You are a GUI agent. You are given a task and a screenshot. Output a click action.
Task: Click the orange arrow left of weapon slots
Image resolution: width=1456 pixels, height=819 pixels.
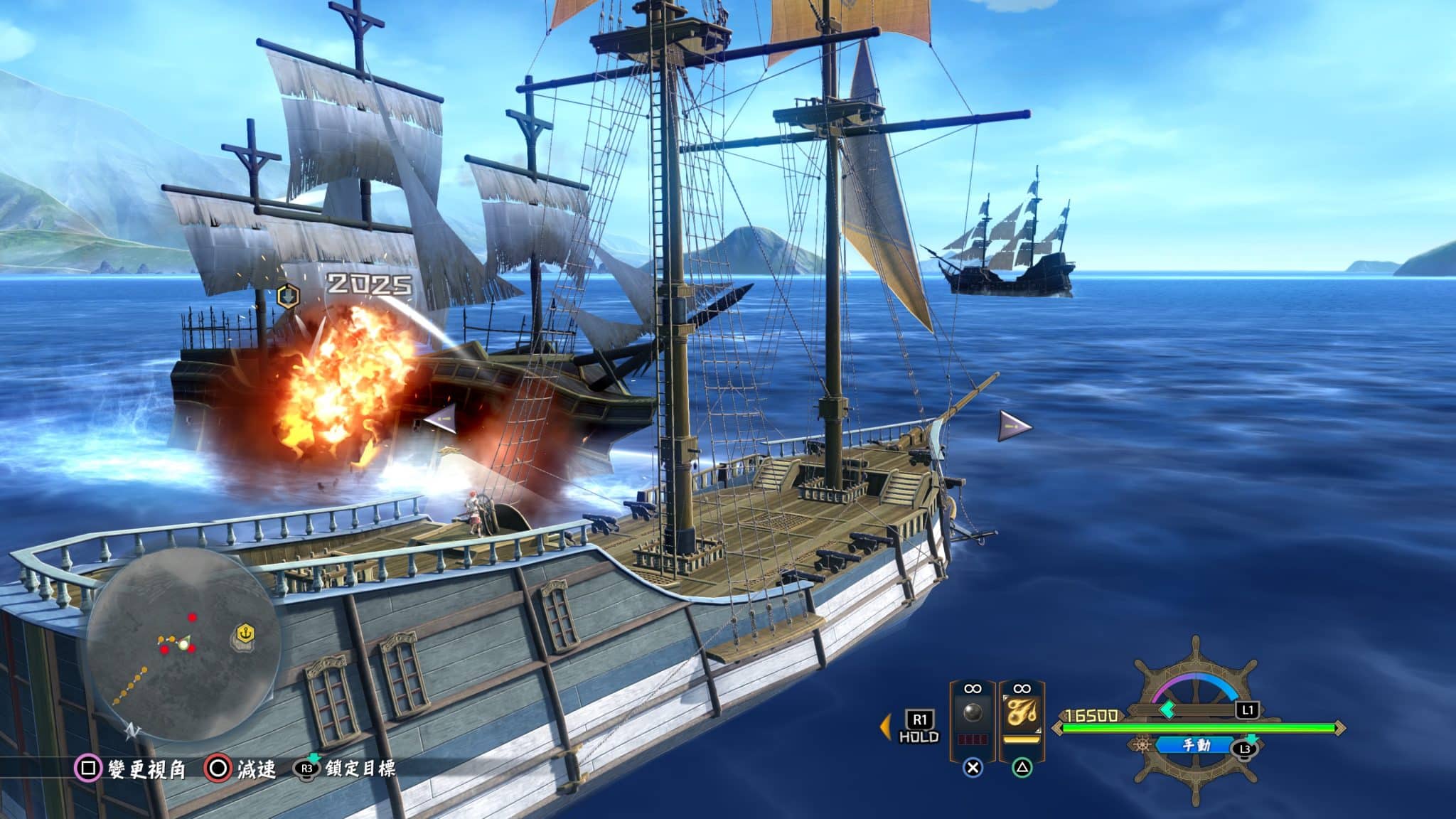(886, 727)
